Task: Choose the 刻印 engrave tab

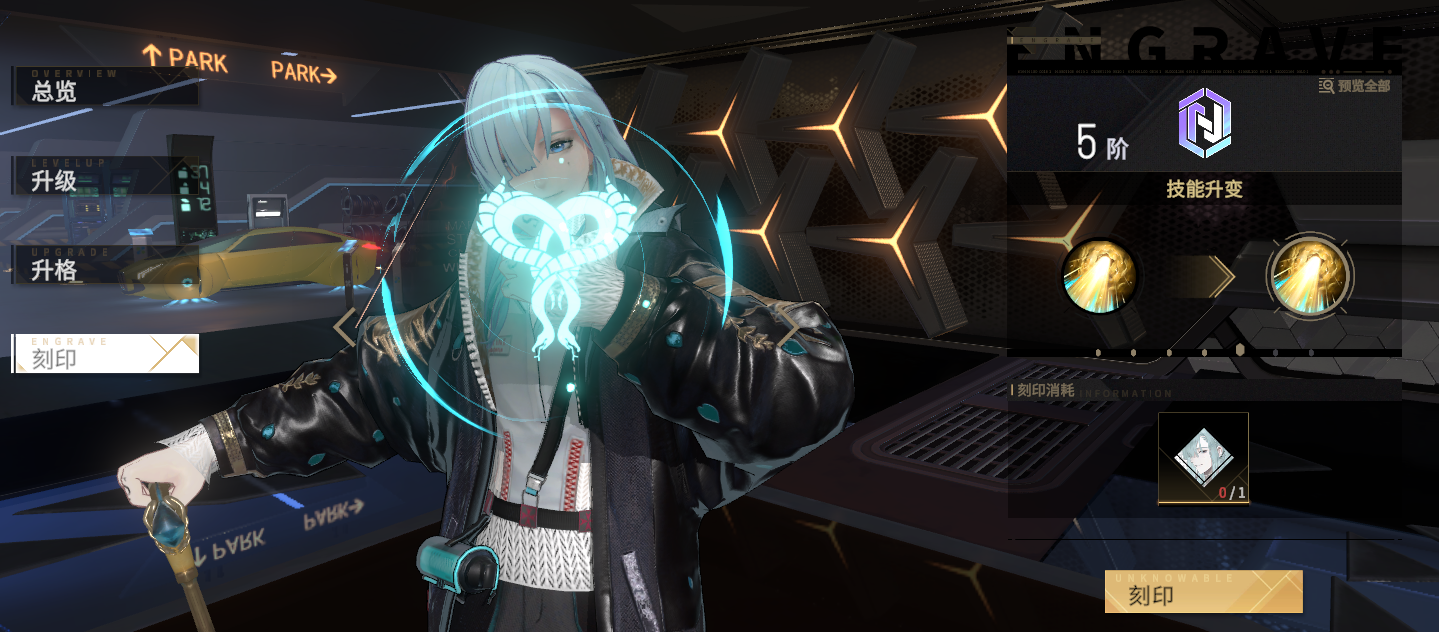Action: (105, 354)
